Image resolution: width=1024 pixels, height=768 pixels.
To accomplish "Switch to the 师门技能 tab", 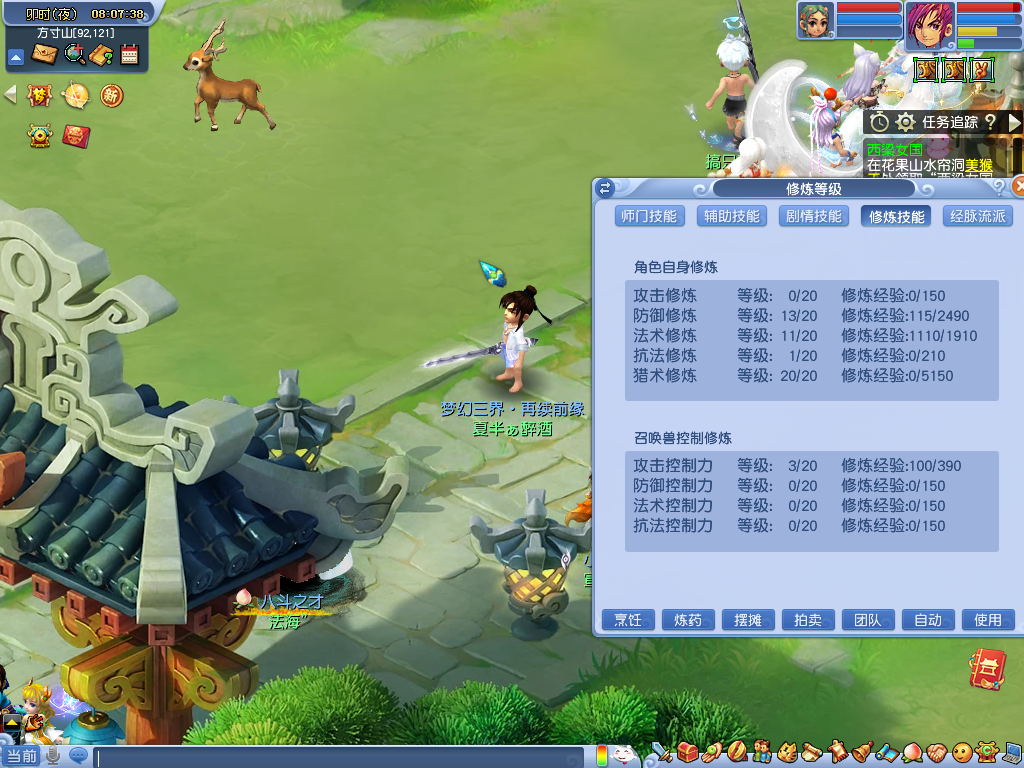I will [x=649, y=216].
